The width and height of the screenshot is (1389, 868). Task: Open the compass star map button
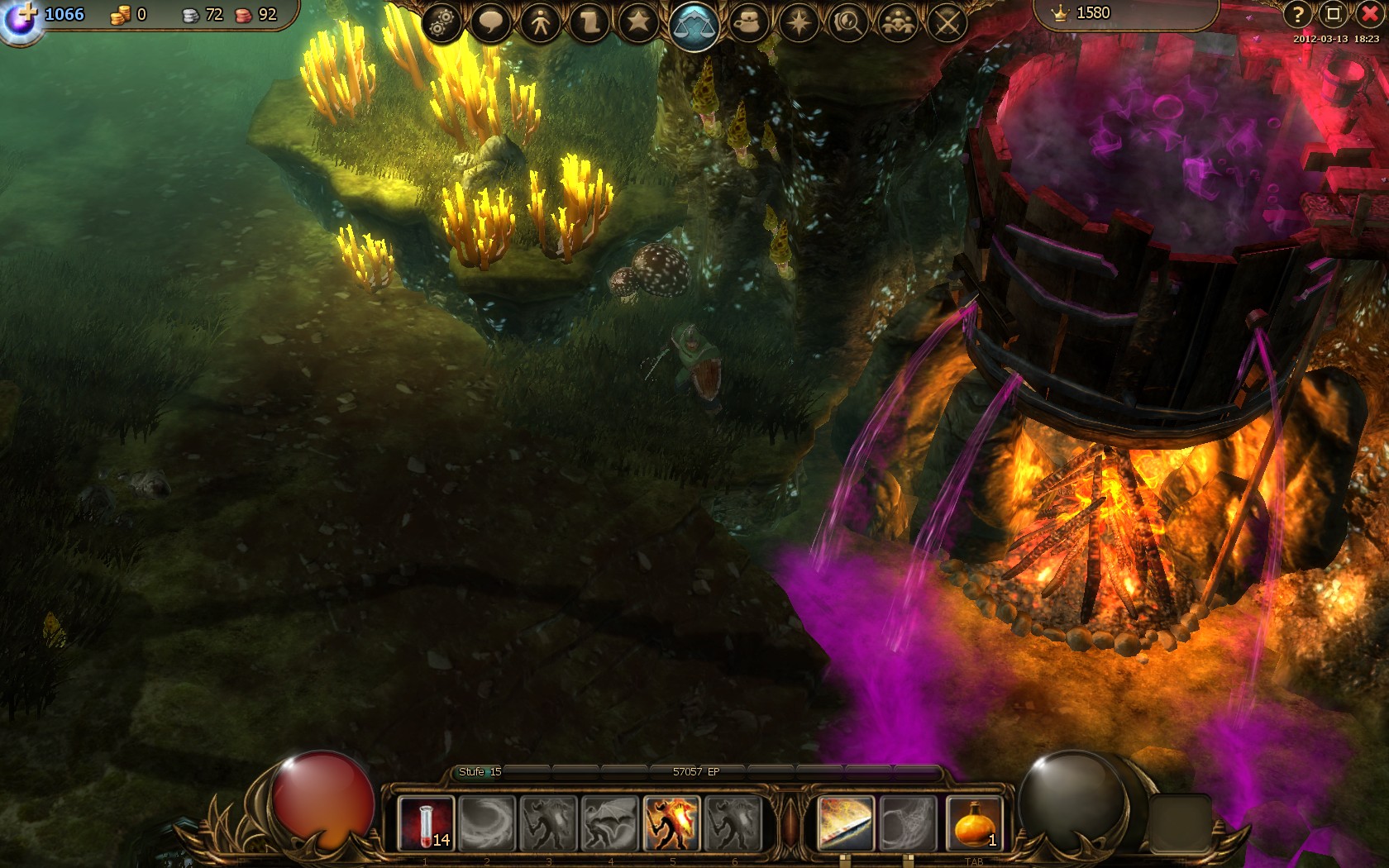tap(799, 22)
